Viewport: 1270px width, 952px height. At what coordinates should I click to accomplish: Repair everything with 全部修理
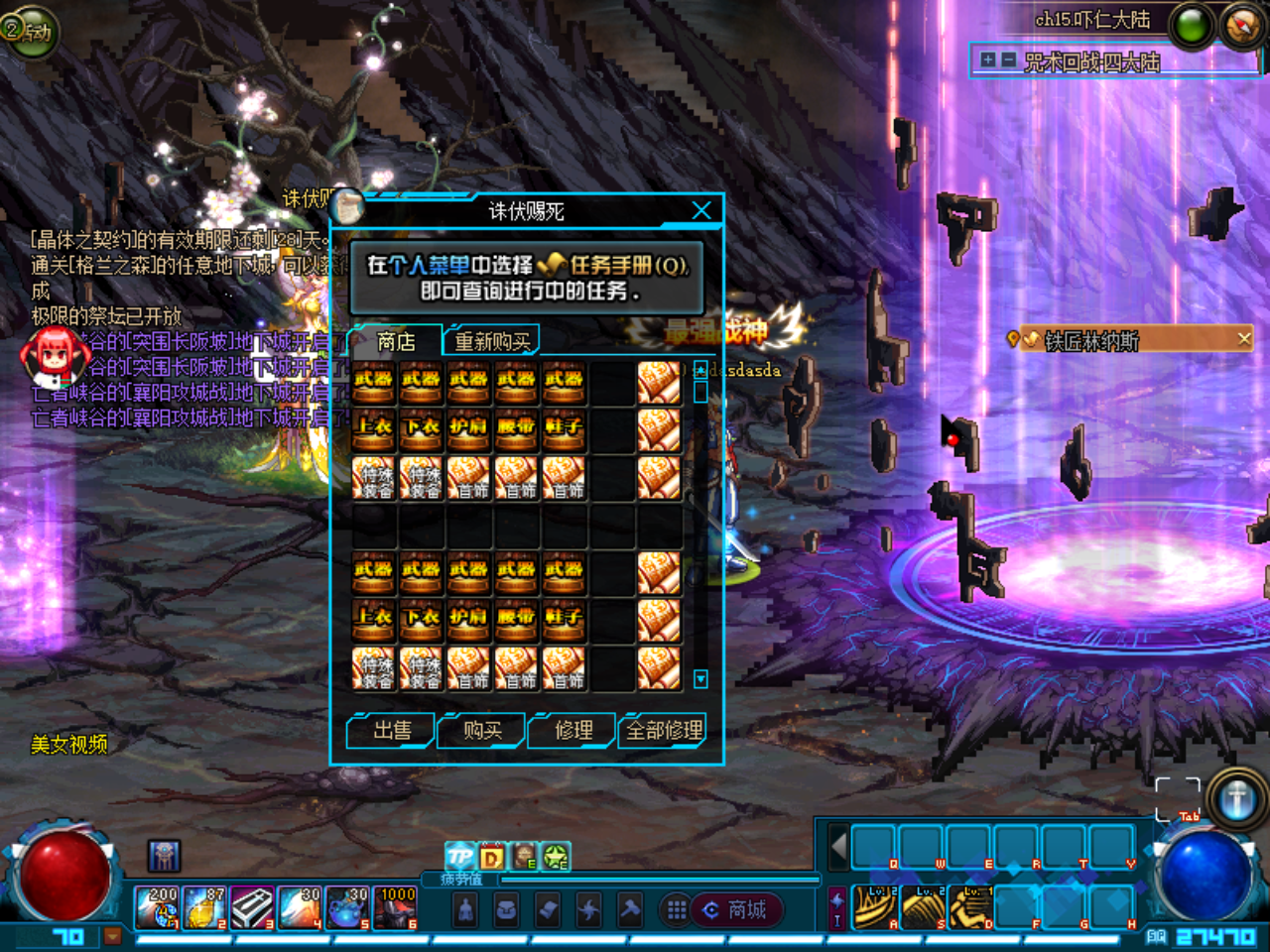click(x=664, y=731)
